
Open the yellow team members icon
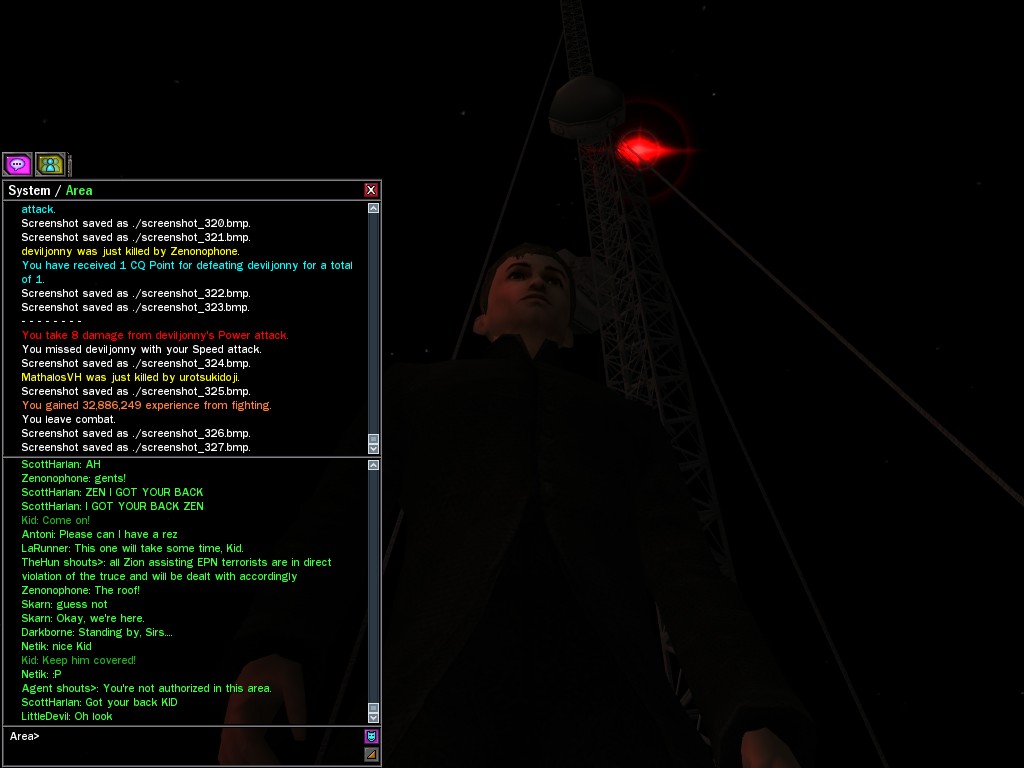point(50,164)
